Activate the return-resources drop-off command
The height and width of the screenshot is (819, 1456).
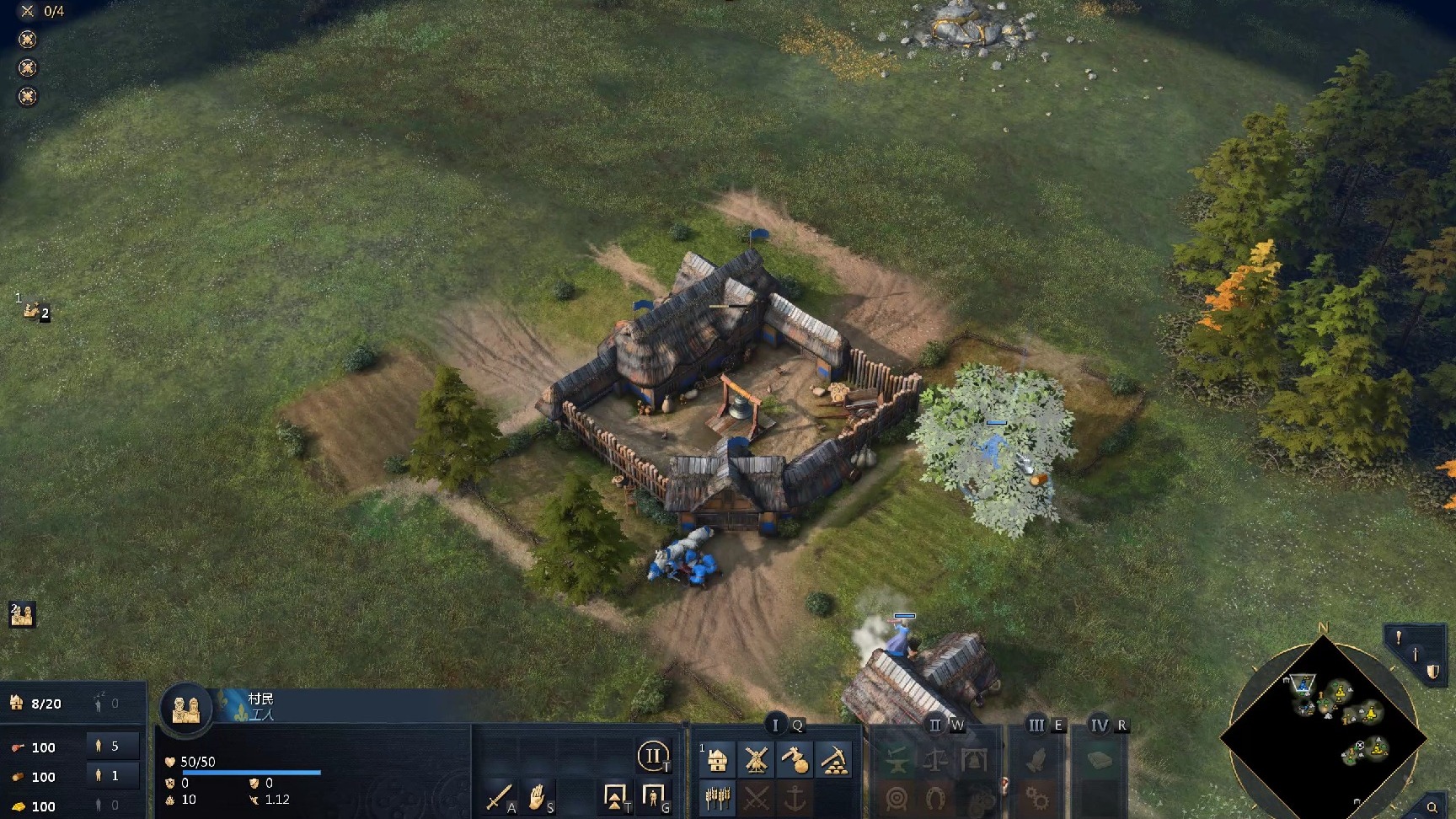(x=615, y=796)
